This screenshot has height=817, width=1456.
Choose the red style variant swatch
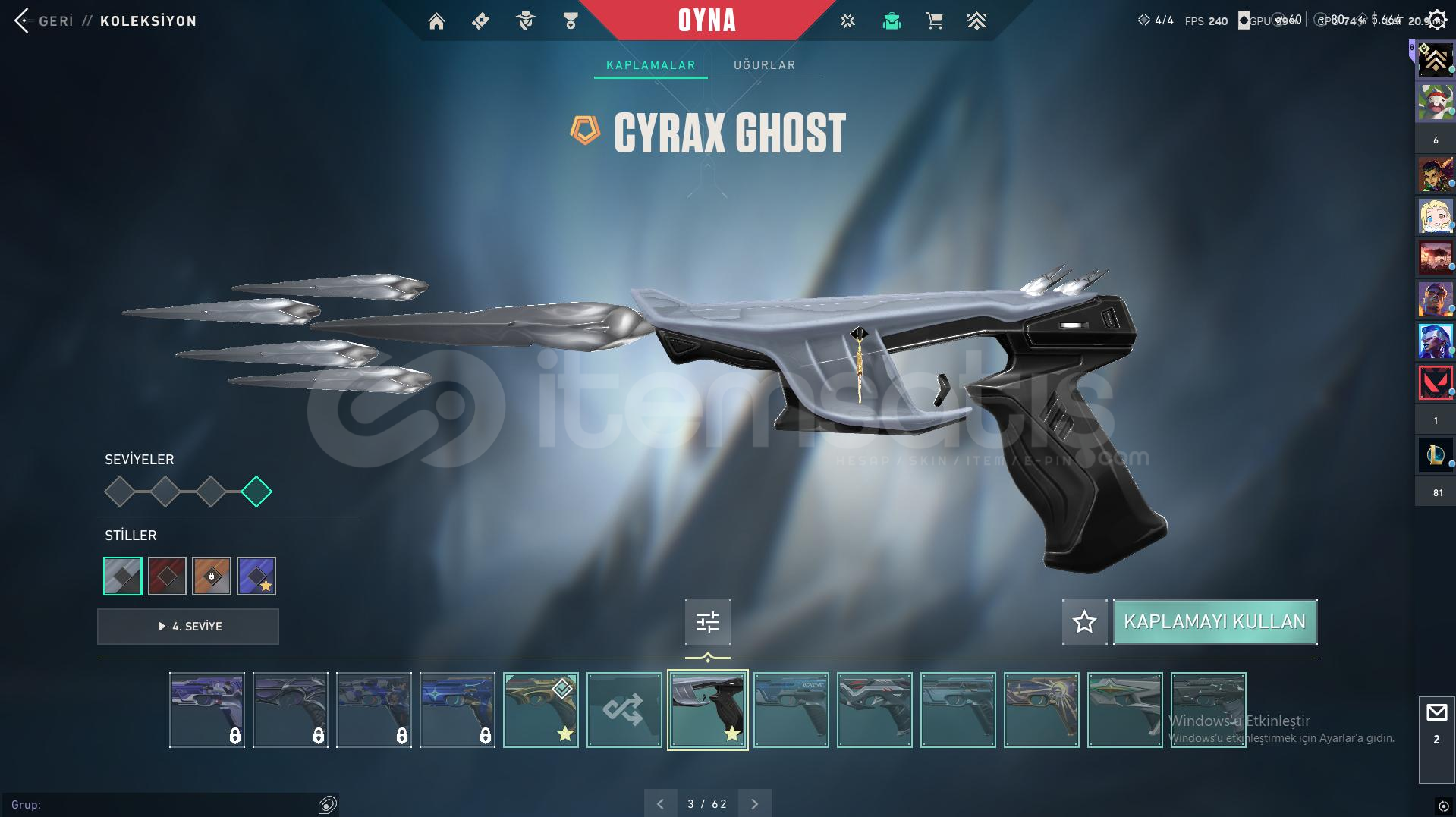[x=167, y=577]
